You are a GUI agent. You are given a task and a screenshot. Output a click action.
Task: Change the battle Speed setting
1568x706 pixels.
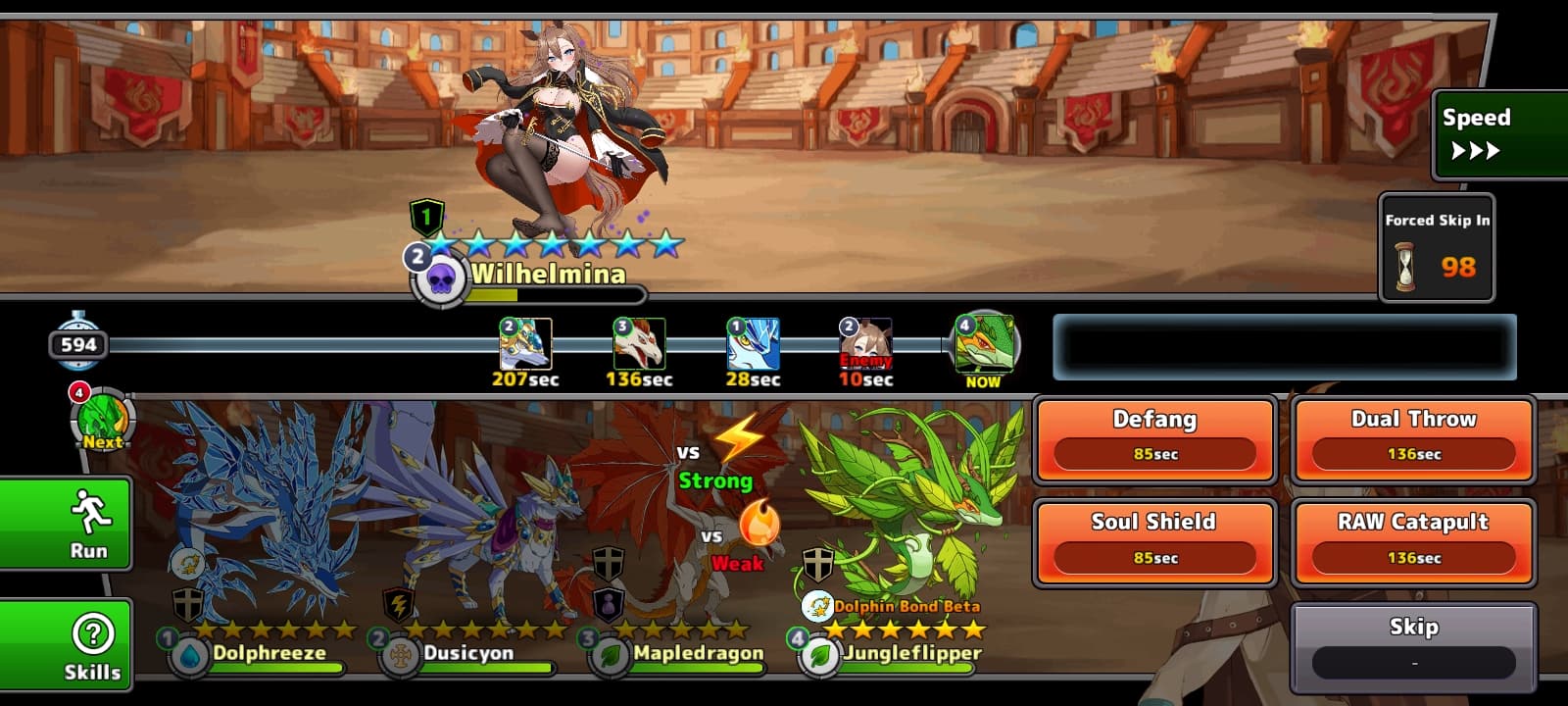click(x=1499, y=134)
